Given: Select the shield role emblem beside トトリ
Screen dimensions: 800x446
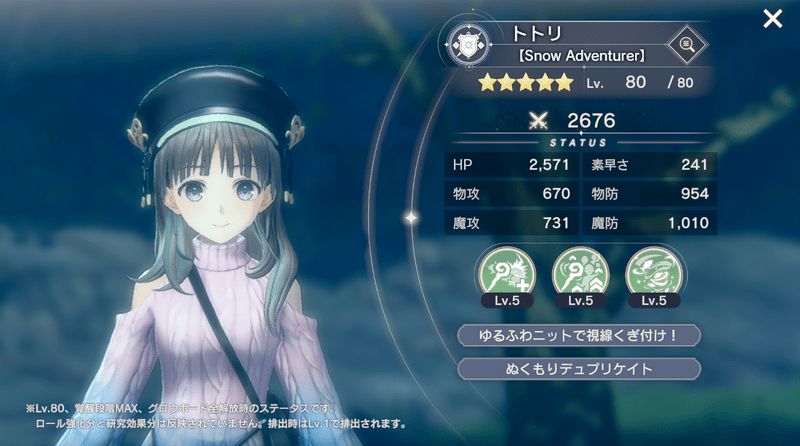Looking at the screenshot, I should click(x=469, y=45).
